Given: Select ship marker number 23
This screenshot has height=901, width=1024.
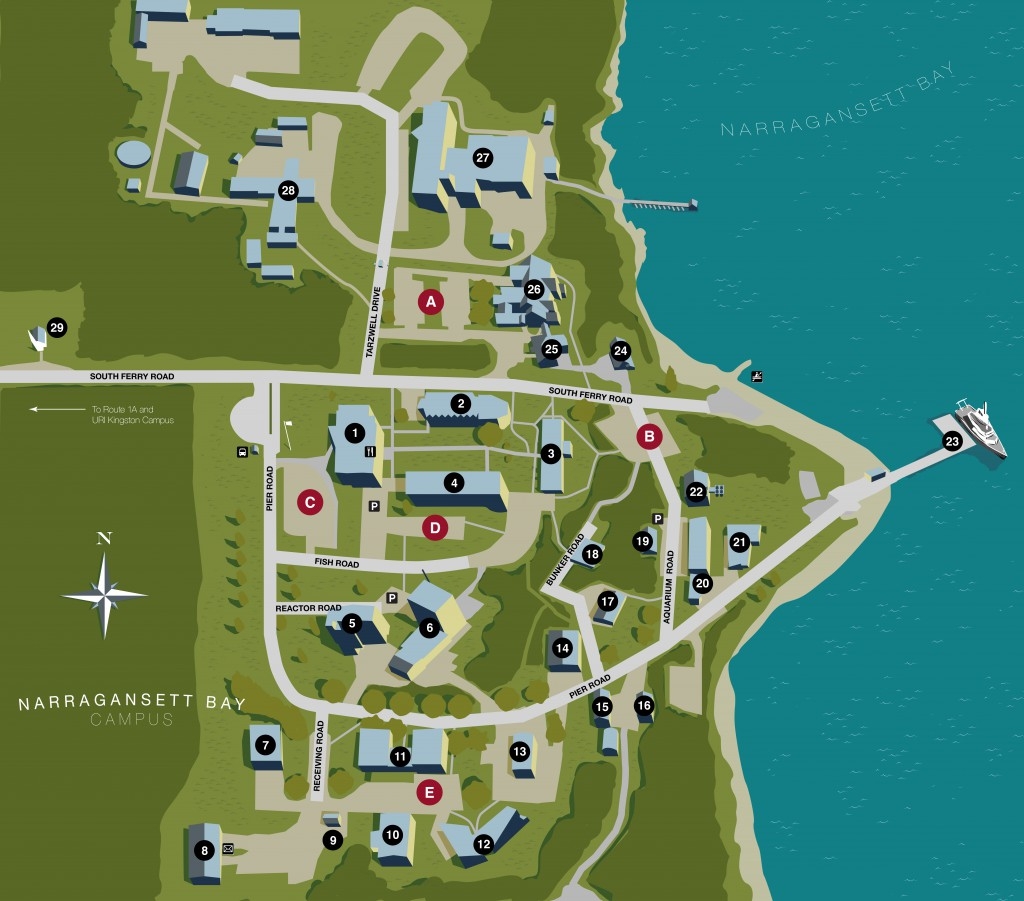Looking at the screenshot, I should pyautogui.click(x=951, y=441).
